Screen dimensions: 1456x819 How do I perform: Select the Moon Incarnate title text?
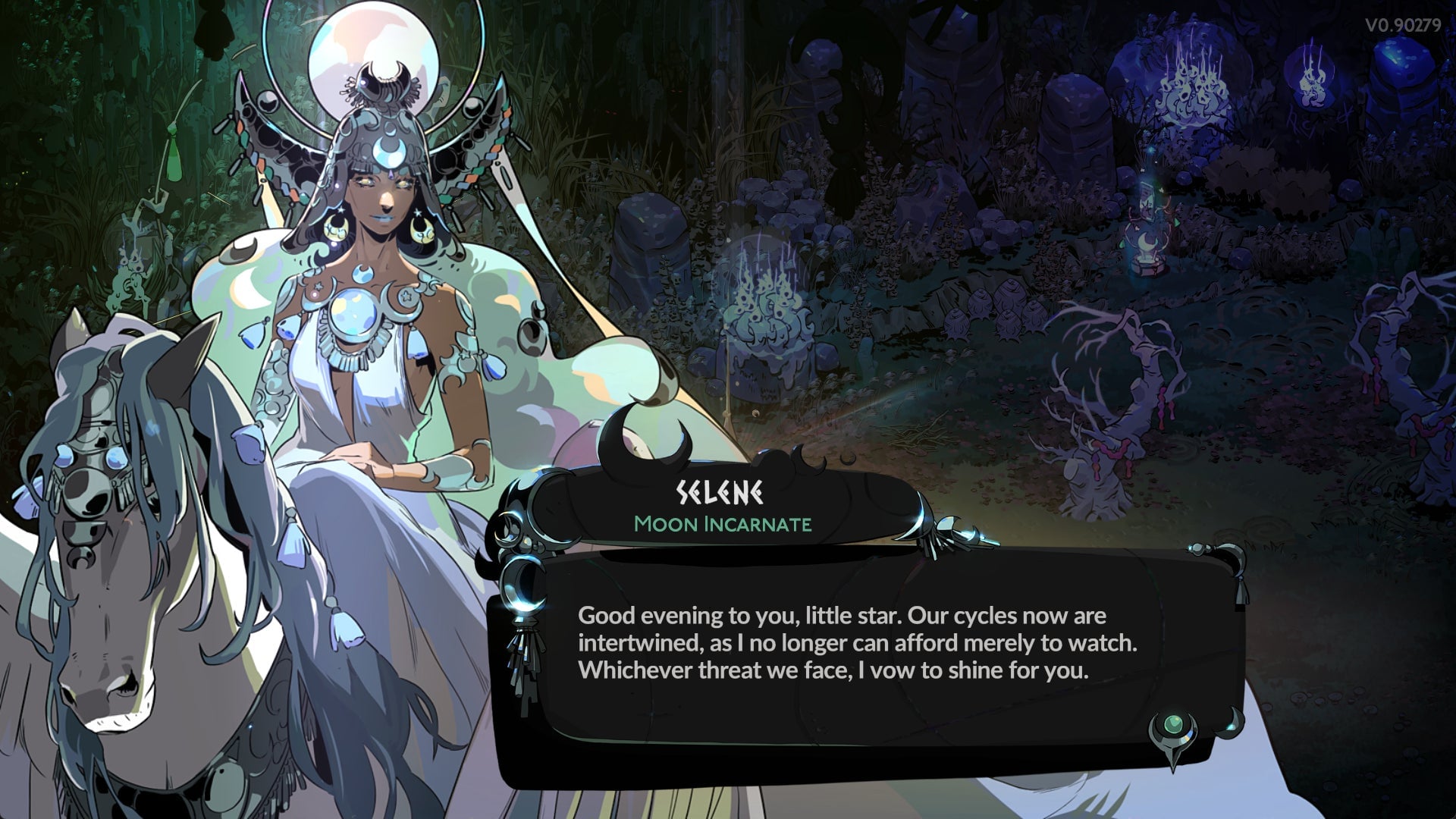click(726, 523)
